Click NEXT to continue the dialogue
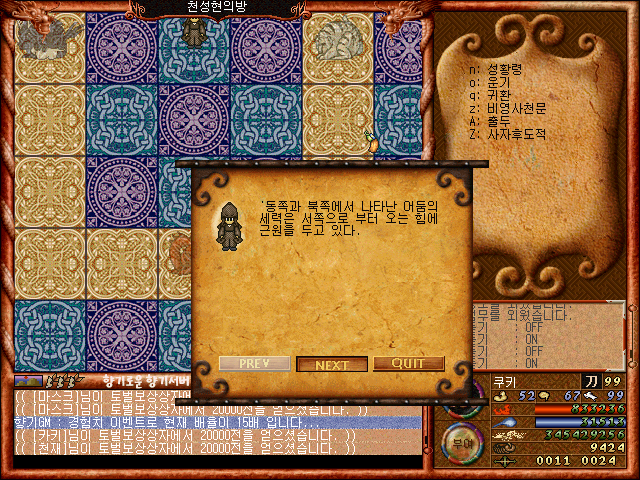 (332, 364)
